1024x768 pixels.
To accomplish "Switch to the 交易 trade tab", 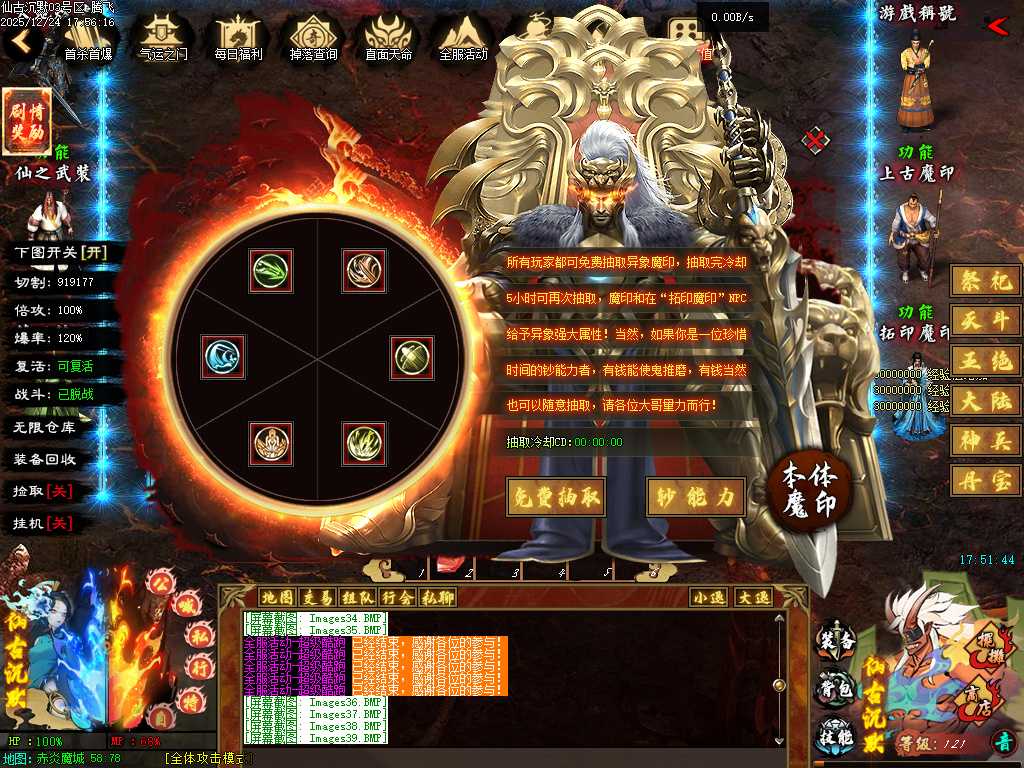I will (x=317, y=597).
